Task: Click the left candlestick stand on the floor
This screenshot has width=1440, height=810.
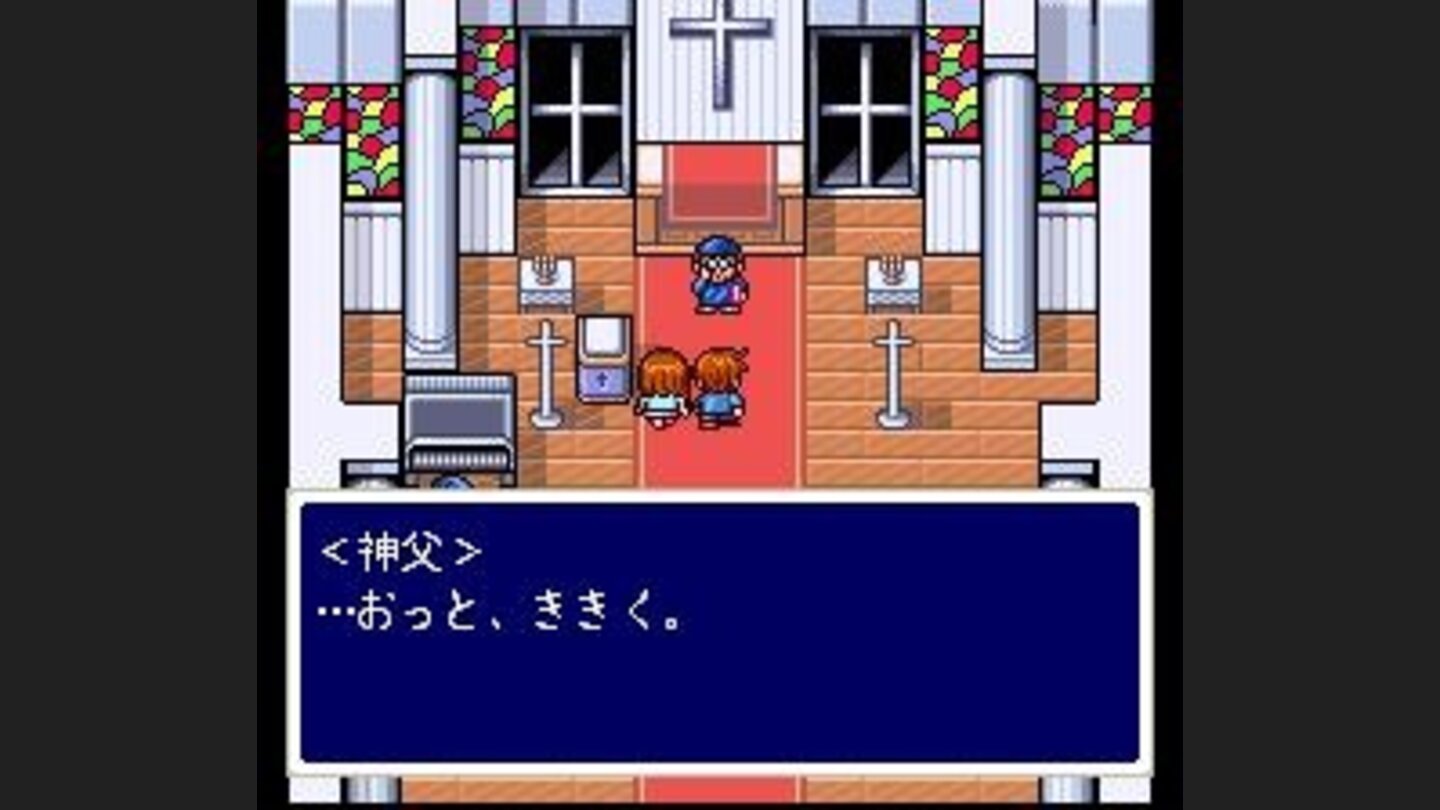Action: tap(545, 370)
